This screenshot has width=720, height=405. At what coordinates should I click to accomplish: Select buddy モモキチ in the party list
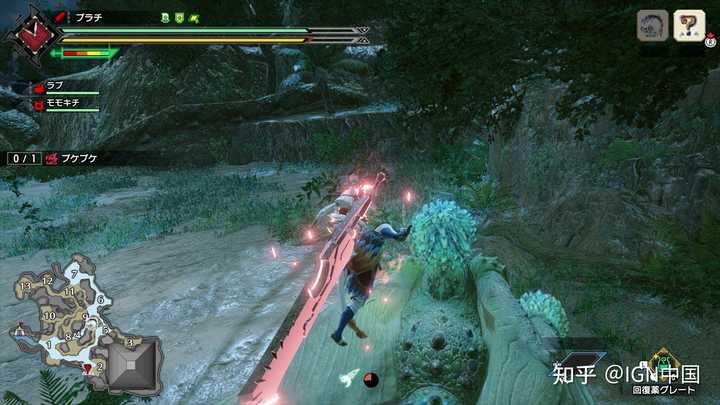(x=60, y=103)
